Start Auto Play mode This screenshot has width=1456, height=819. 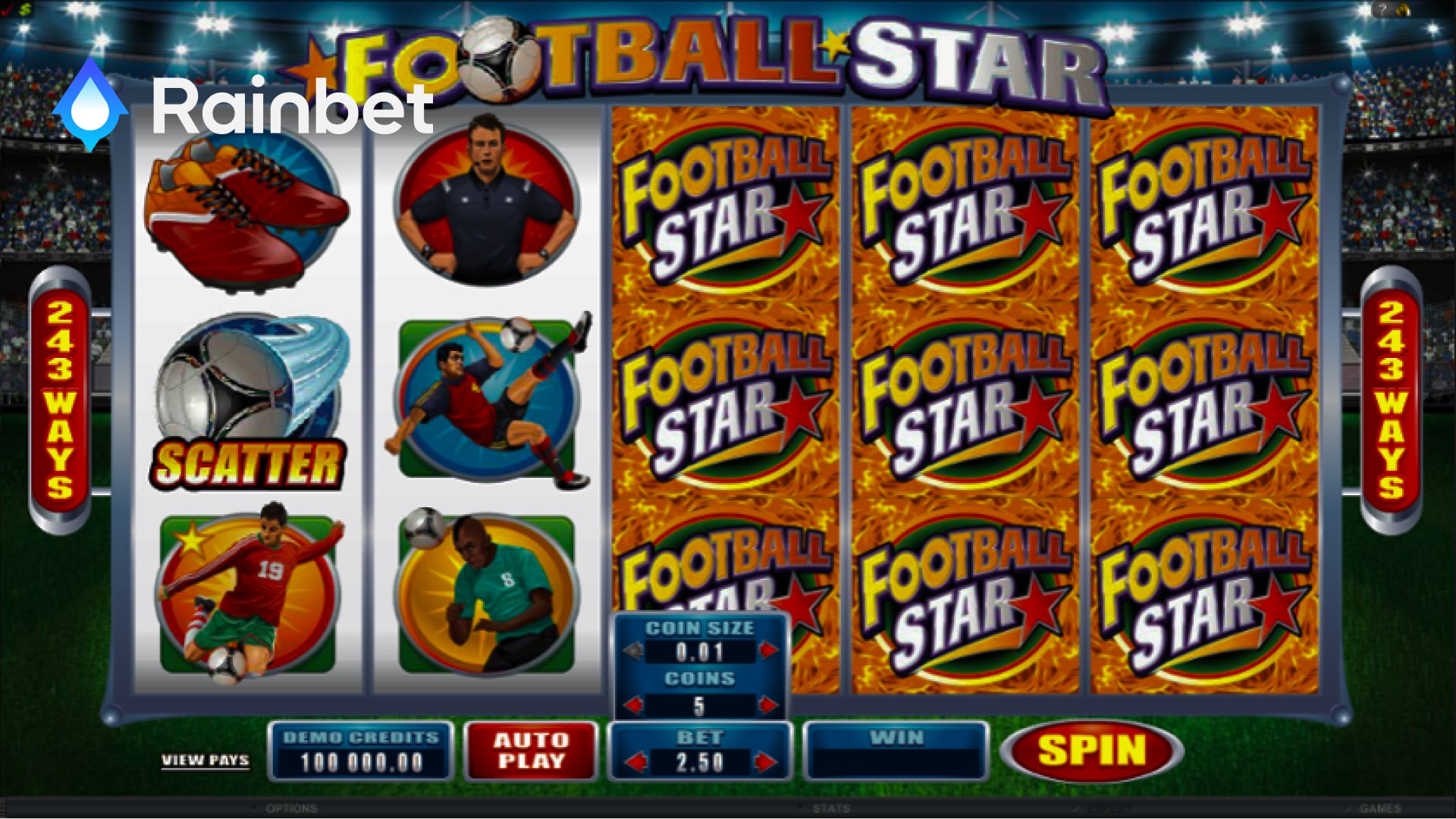point(531,751)
